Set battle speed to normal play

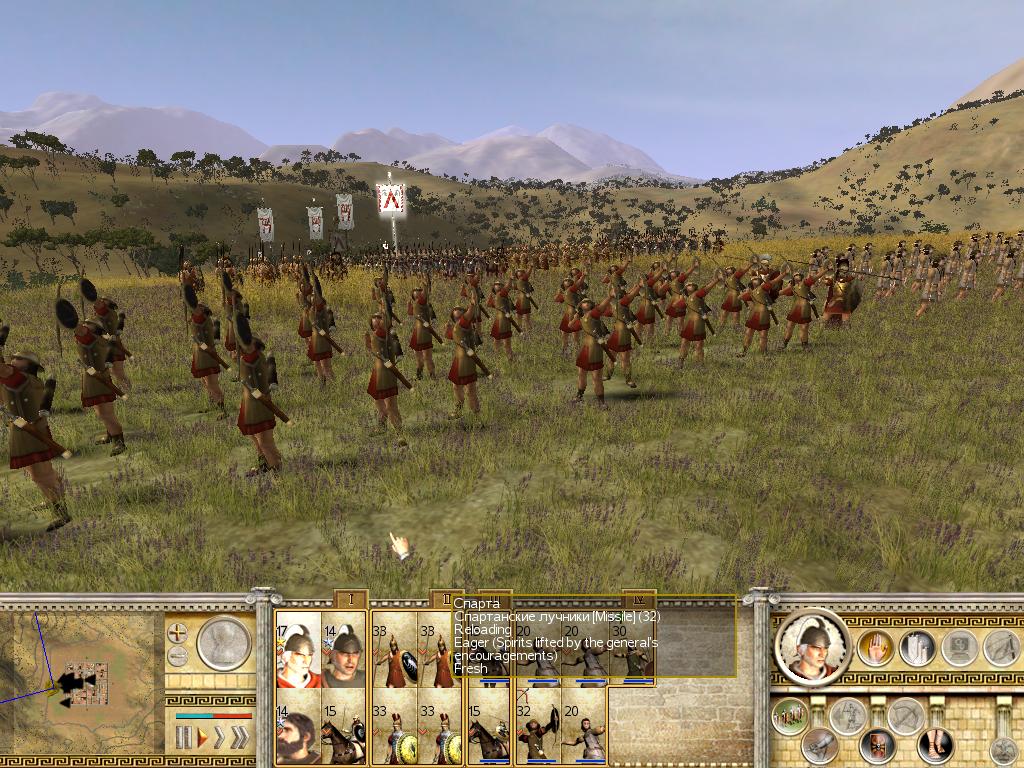click(201, 738)
